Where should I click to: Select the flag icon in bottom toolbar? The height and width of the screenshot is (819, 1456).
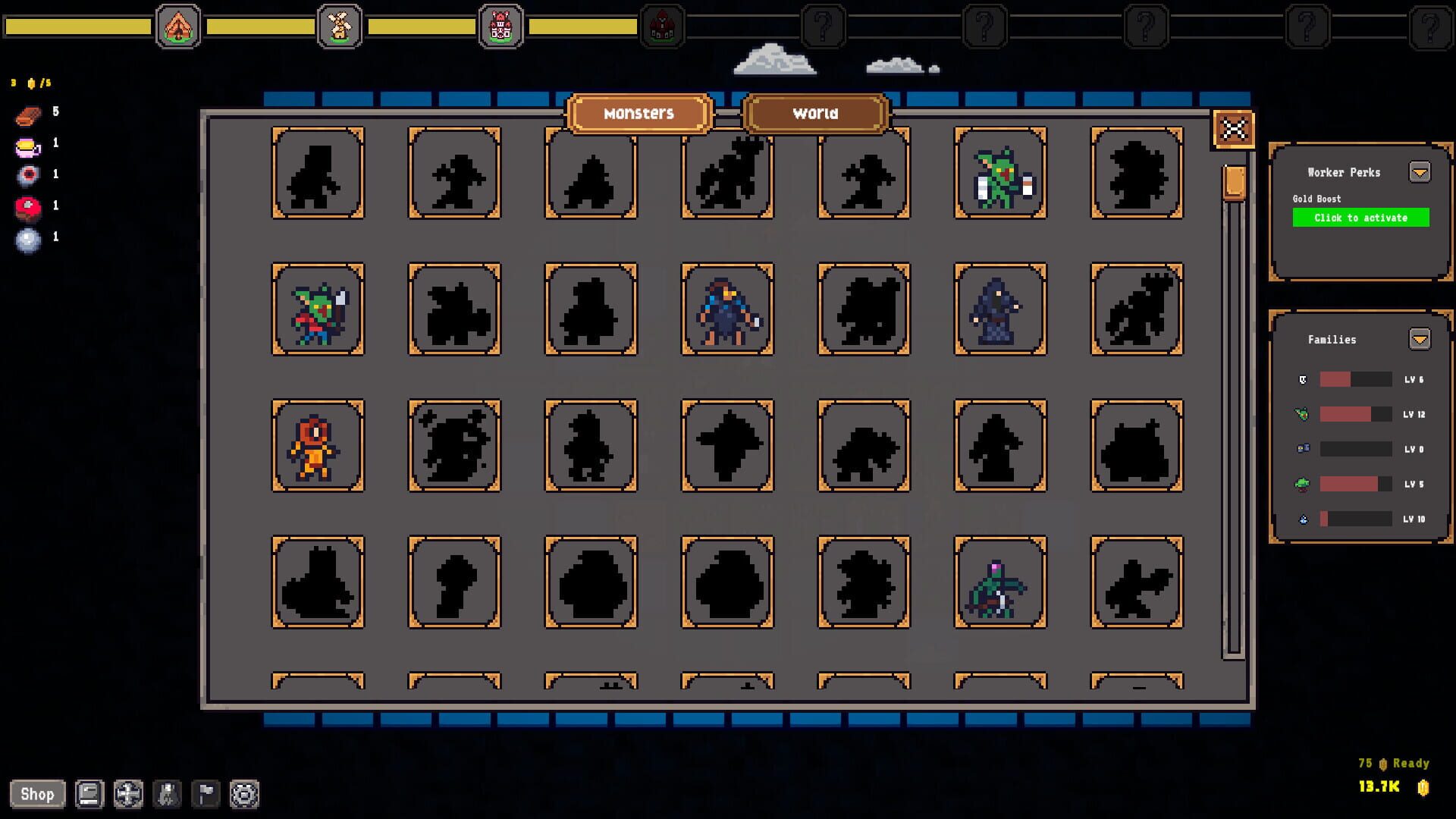[x=206, y=794]
